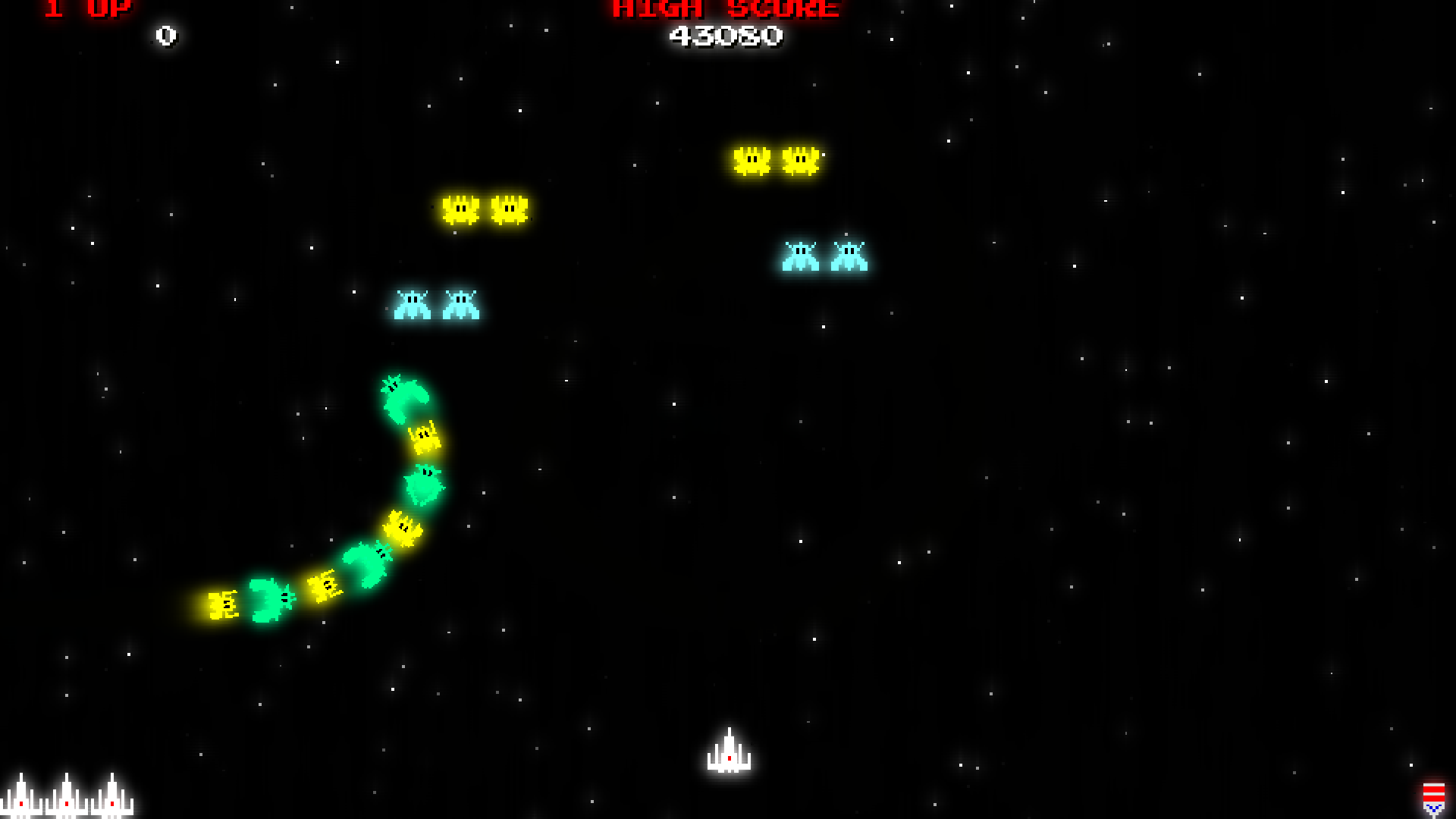This screenshot has width=1456, height=819.
Task: Click the red-and-white stage badge bottom right
Action: (x=1433, y=800)
